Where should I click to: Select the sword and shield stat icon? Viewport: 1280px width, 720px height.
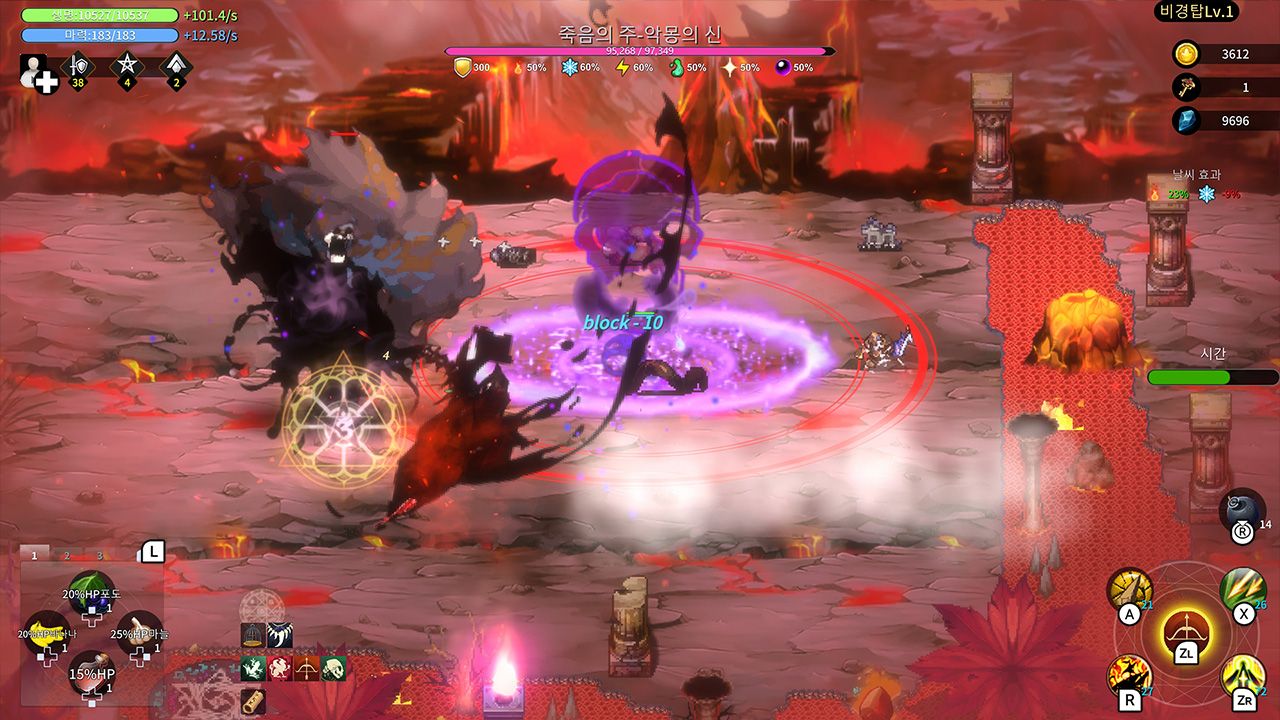coord(77,67)
